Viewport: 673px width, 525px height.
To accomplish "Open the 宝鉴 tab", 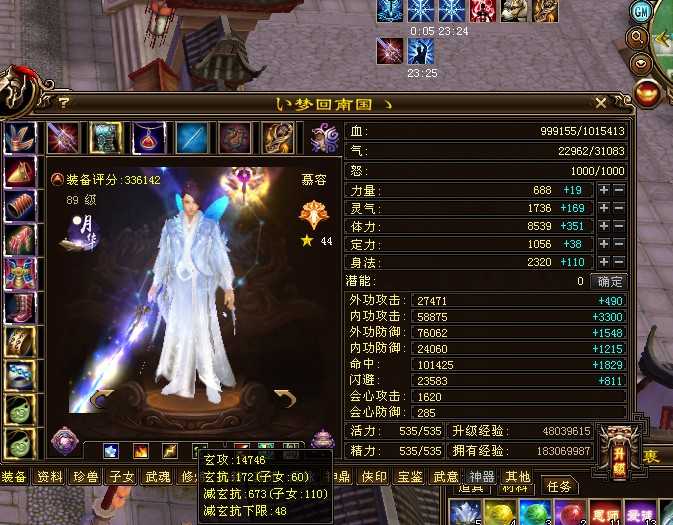I will coord(410,477).
